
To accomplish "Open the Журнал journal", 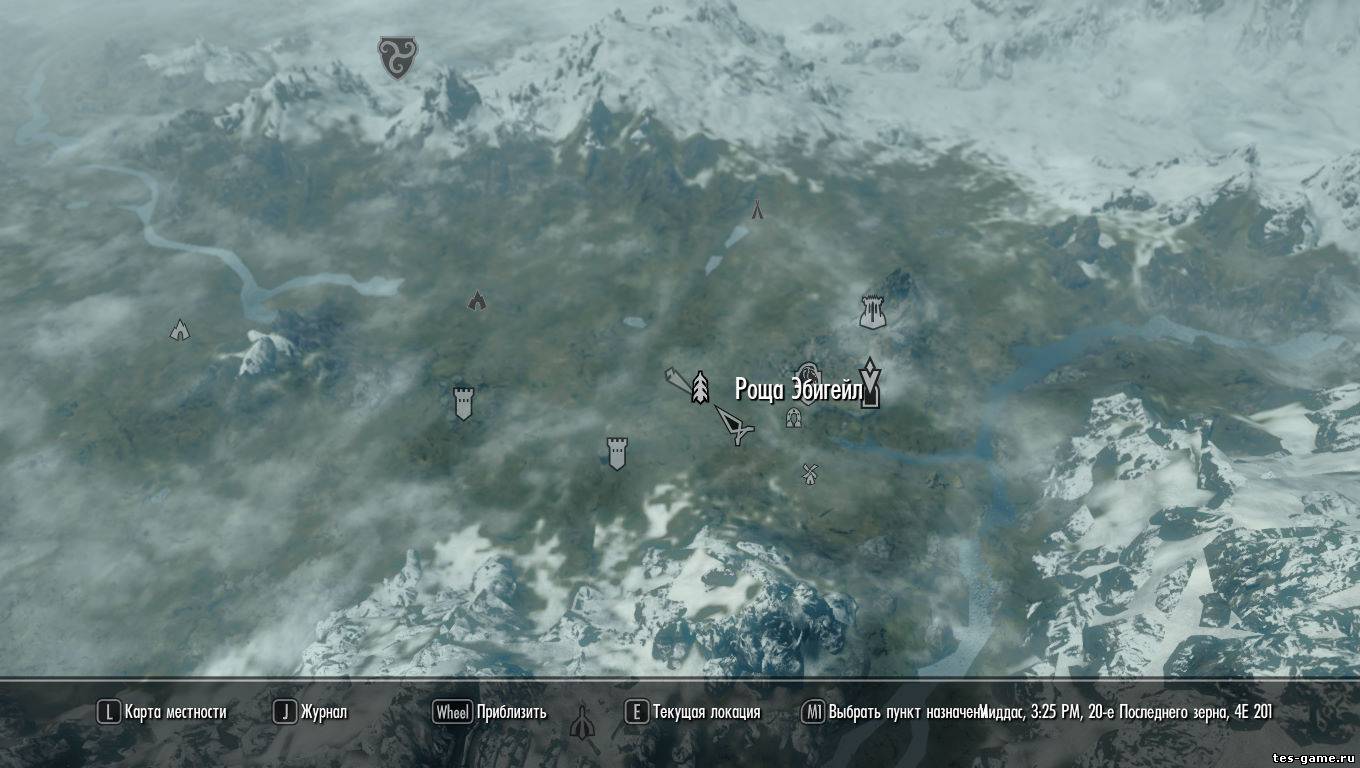I will [311, 712].
